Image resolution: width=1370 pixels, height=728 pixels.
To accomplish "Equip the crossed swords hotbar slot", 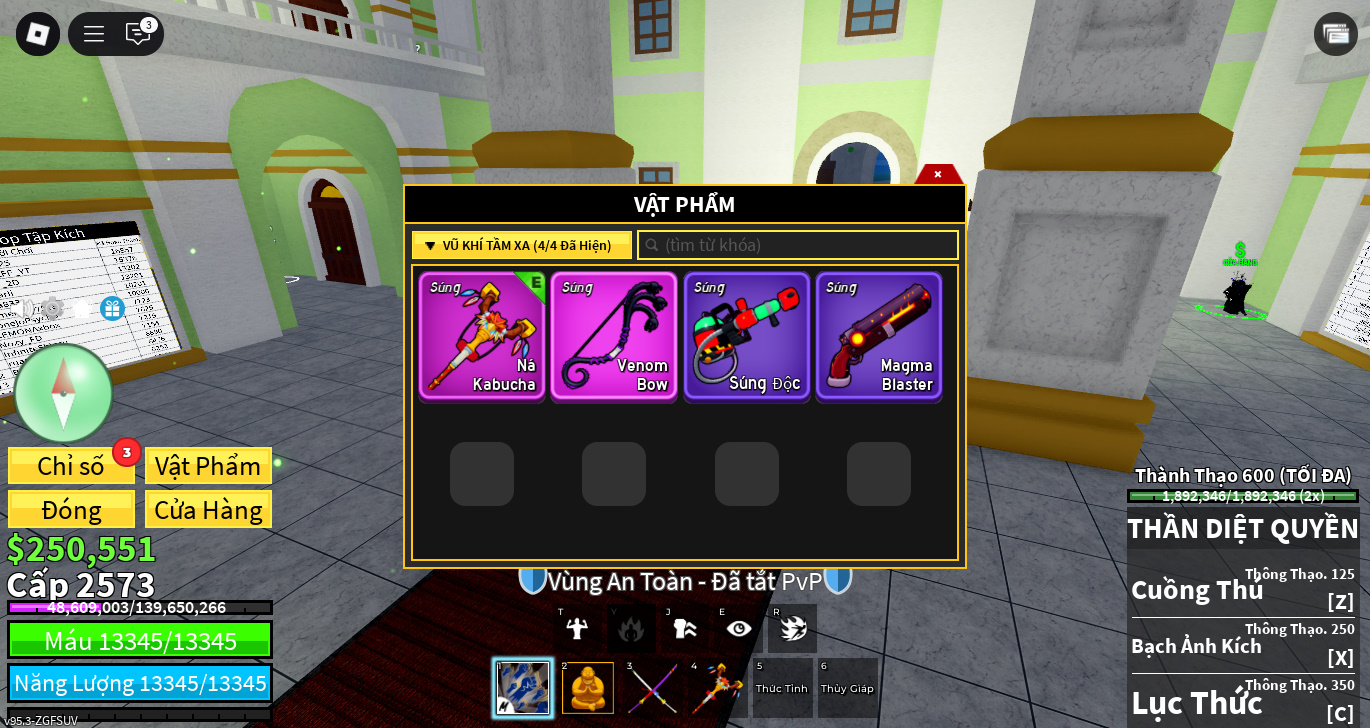I will tap(653, 688).
